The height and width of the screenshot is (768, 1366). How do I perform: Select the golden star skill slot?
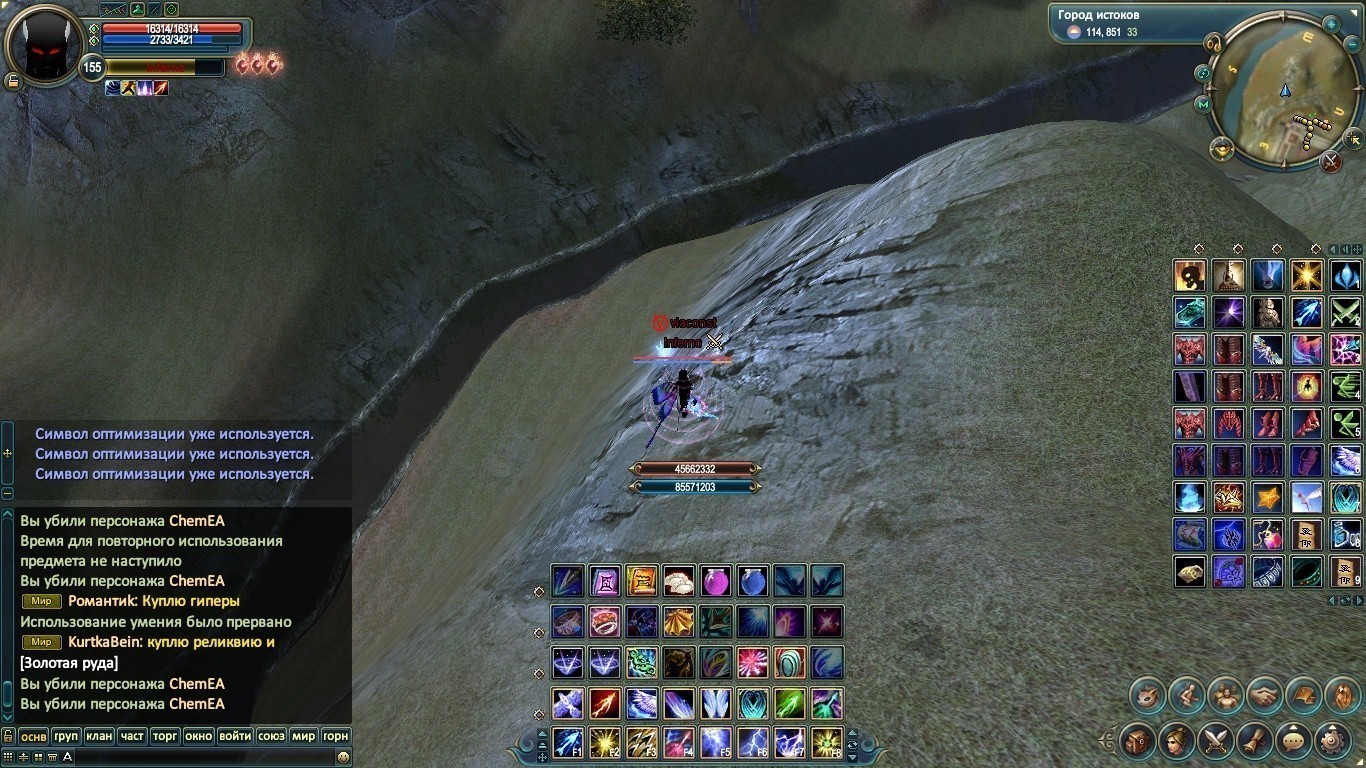1268,497
